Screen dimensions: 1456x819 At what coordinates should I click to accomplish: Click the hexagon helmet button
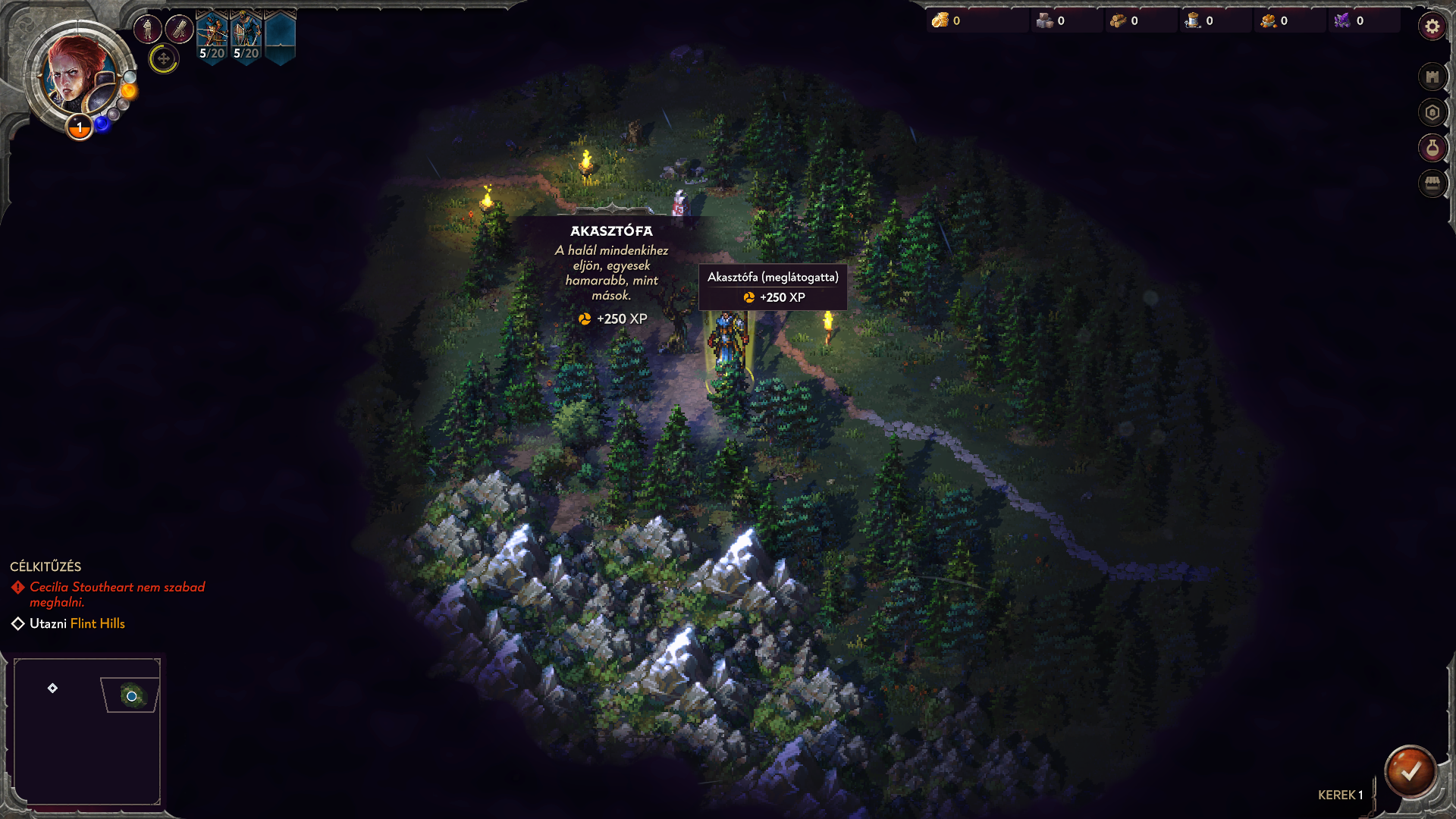1432,113
